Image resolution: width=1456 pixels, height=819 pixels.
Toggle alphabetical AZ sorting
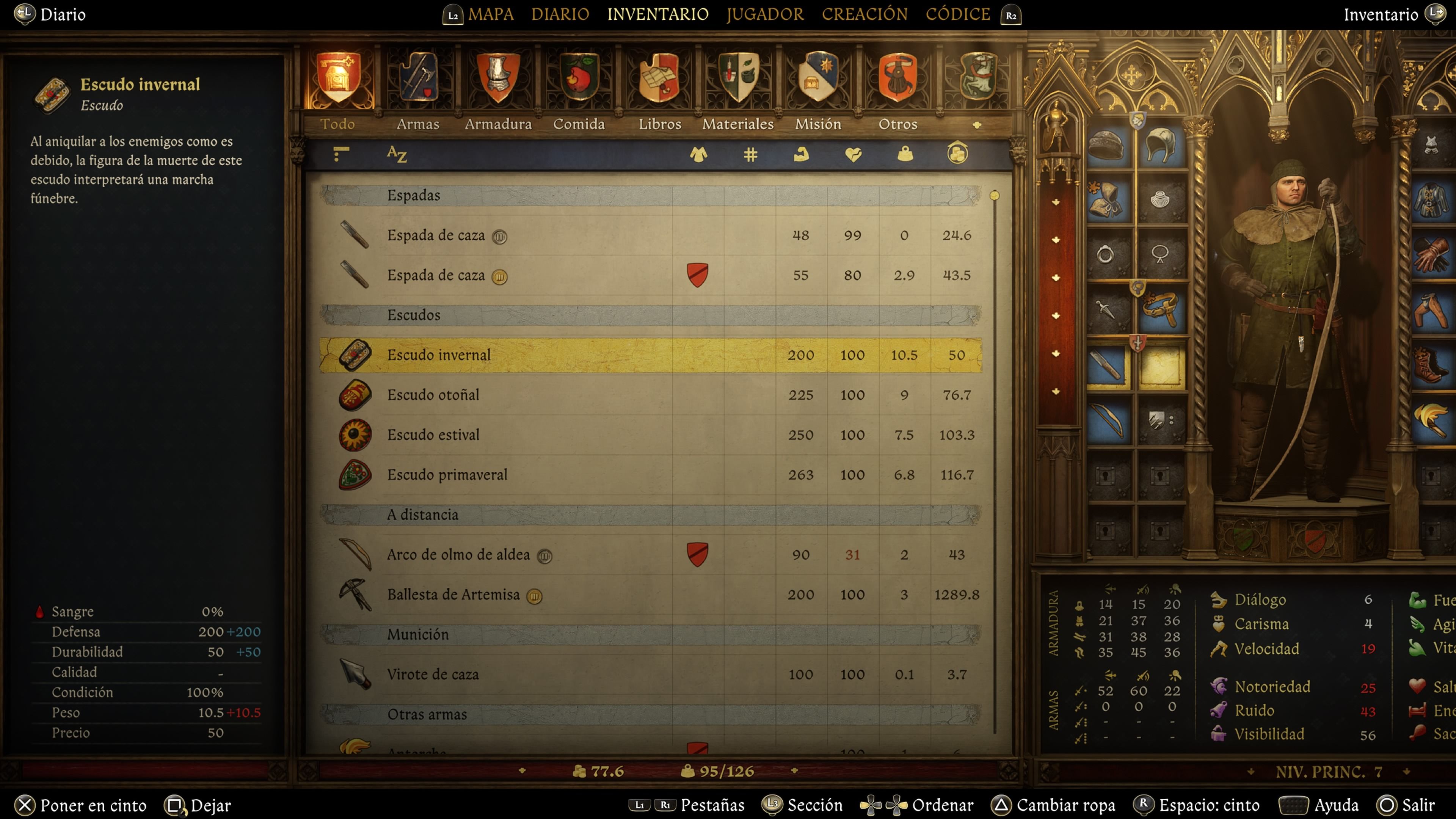pyautogui.click(x=397, y=154)
